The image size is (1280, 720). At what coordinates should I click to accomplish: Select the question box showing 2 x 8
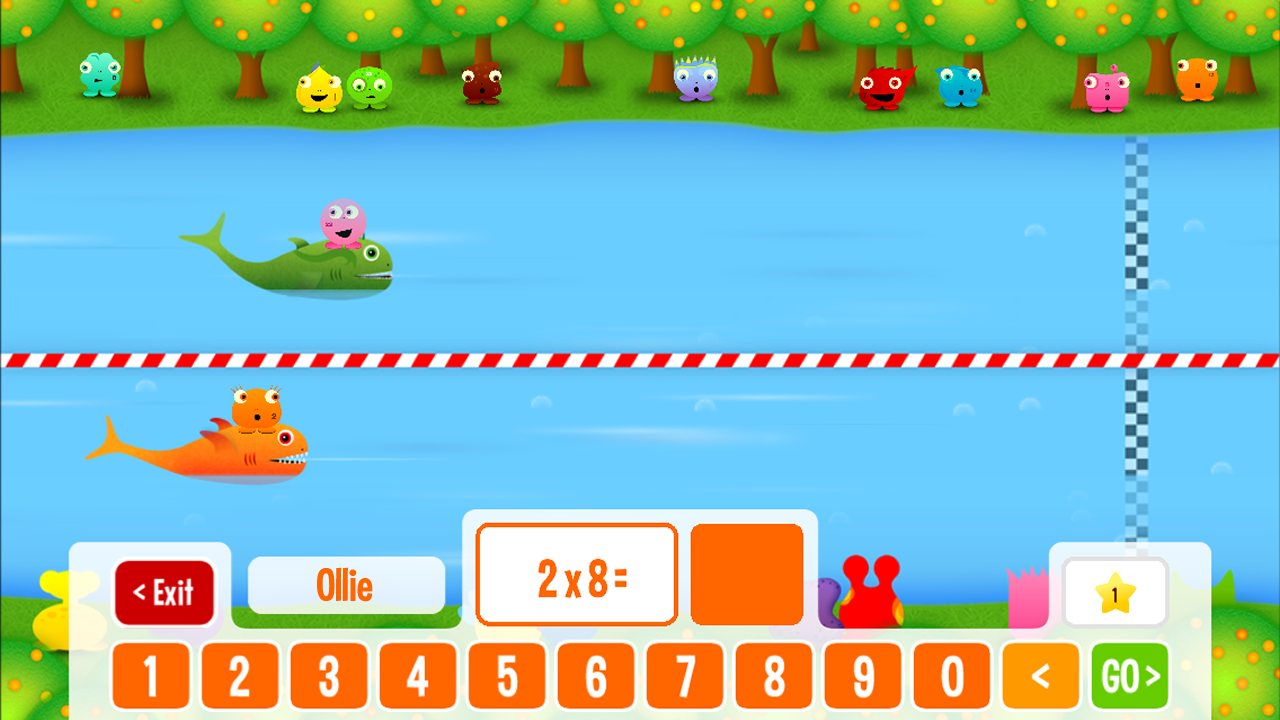click(x=576, y=572)
